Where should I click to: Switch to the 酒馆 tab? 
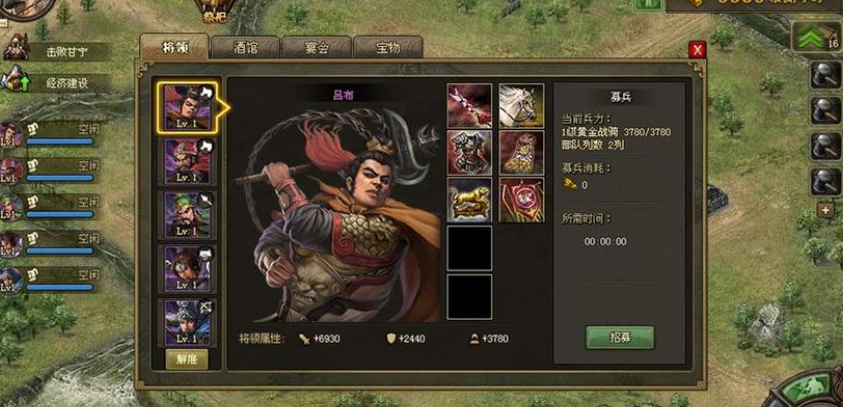click(x=246, y=46)
